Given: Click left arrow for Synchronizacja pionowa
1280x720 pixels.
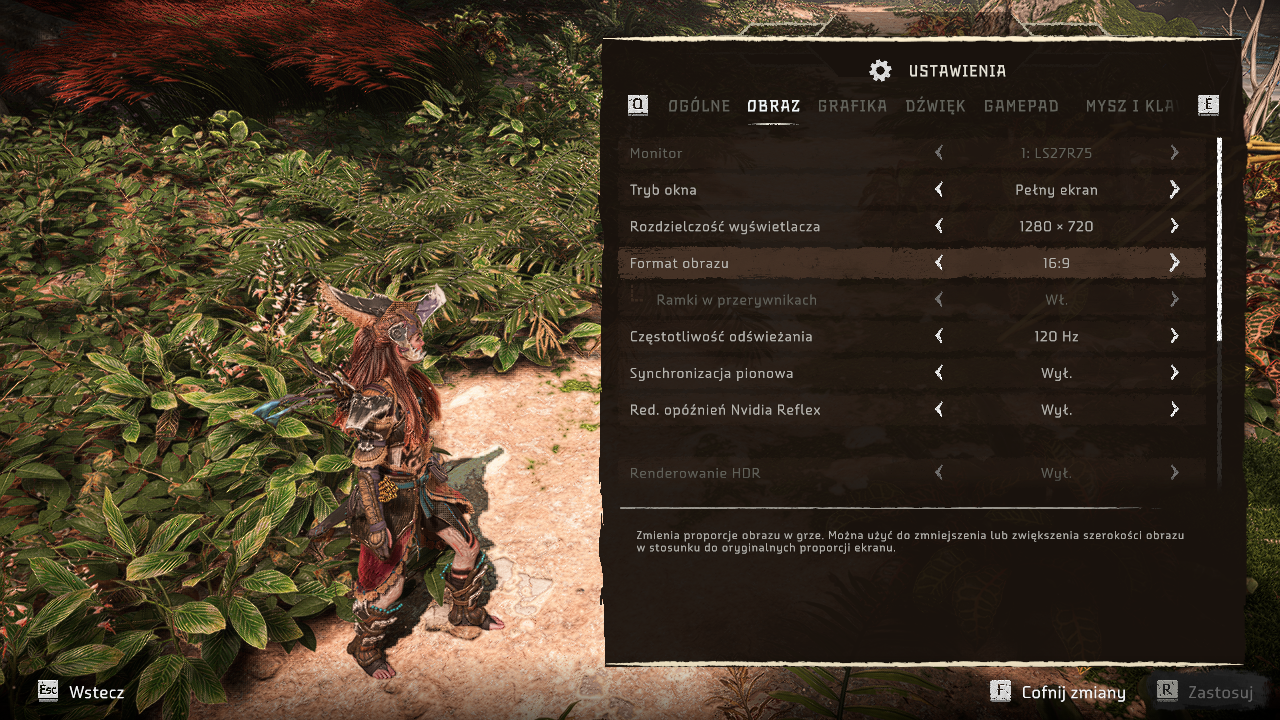Looking at the screenshot, I should tap(939, 373).
